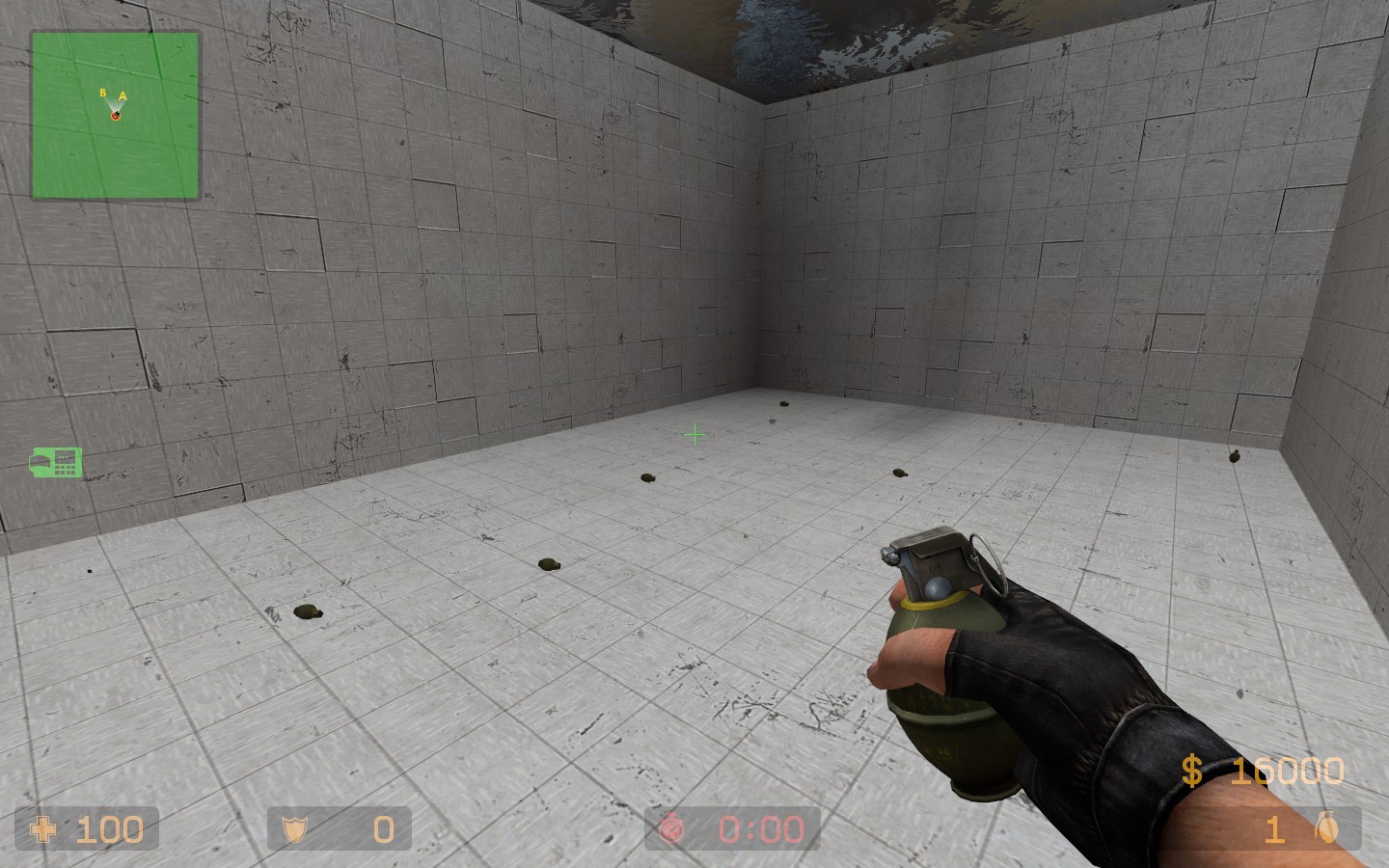Select the health cross icon
The image size is (1389, 868).
[45, 828]
